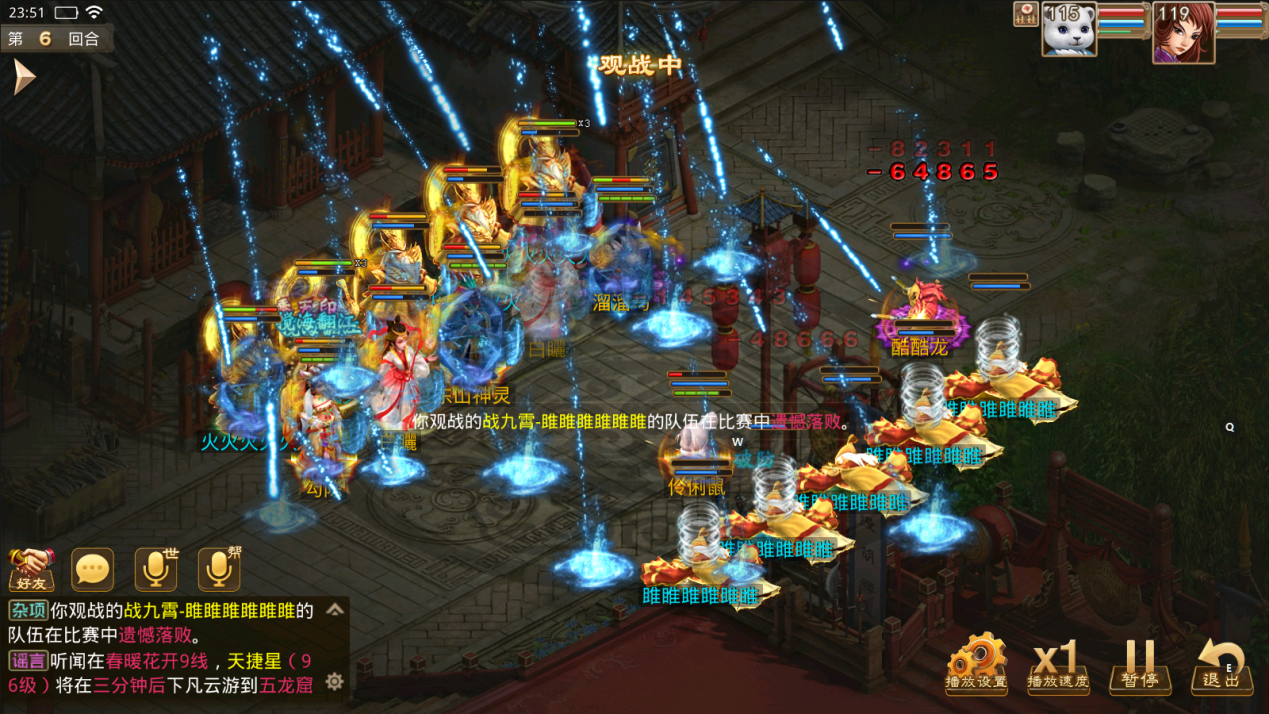This screenshot has height=714, width=1269.
Task: Open the chat speech bubble button
Action: tap(93, 569)
